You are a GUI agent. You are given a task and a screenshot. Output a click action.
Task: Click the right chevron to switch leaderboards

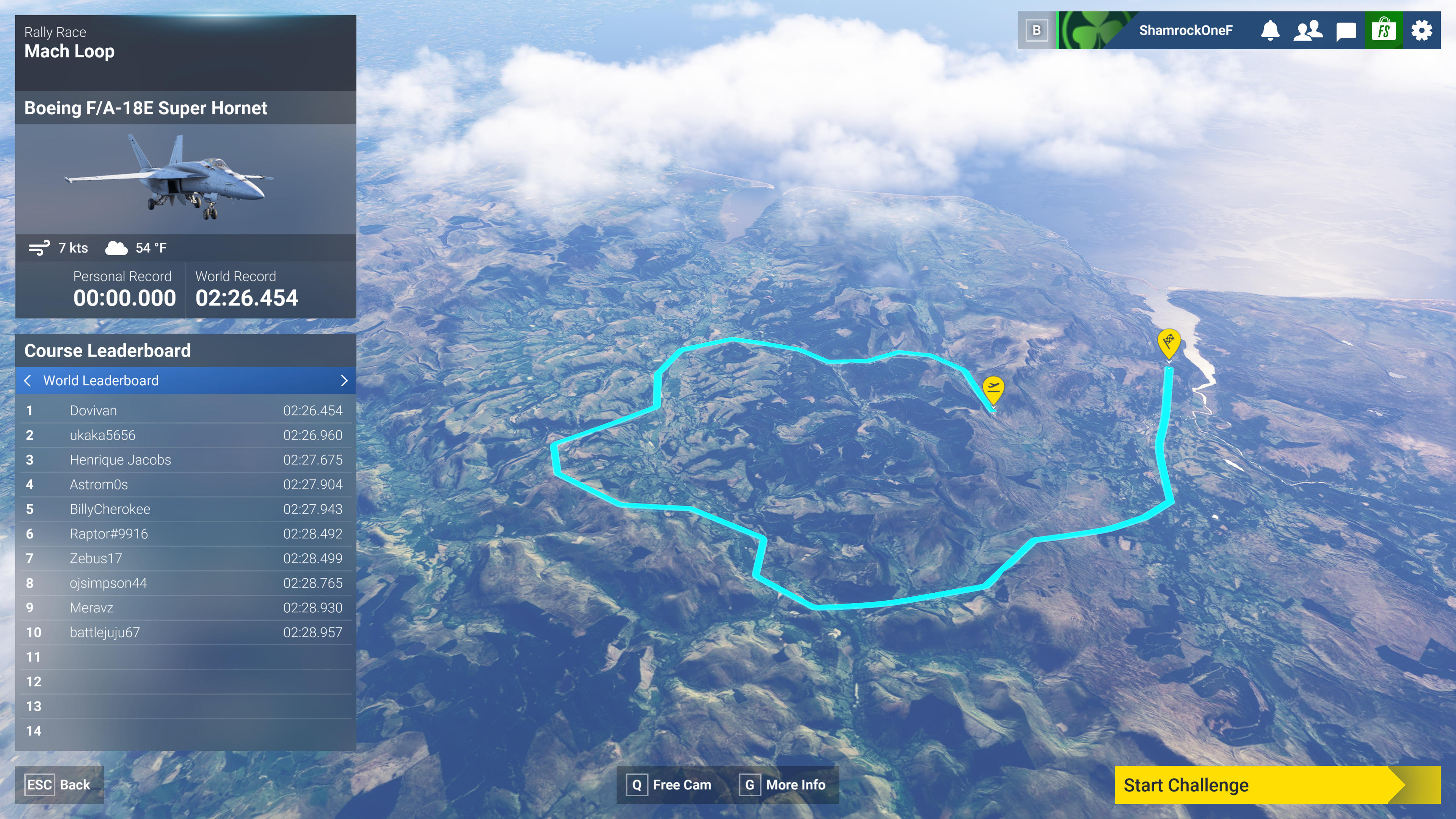point(344,381)
